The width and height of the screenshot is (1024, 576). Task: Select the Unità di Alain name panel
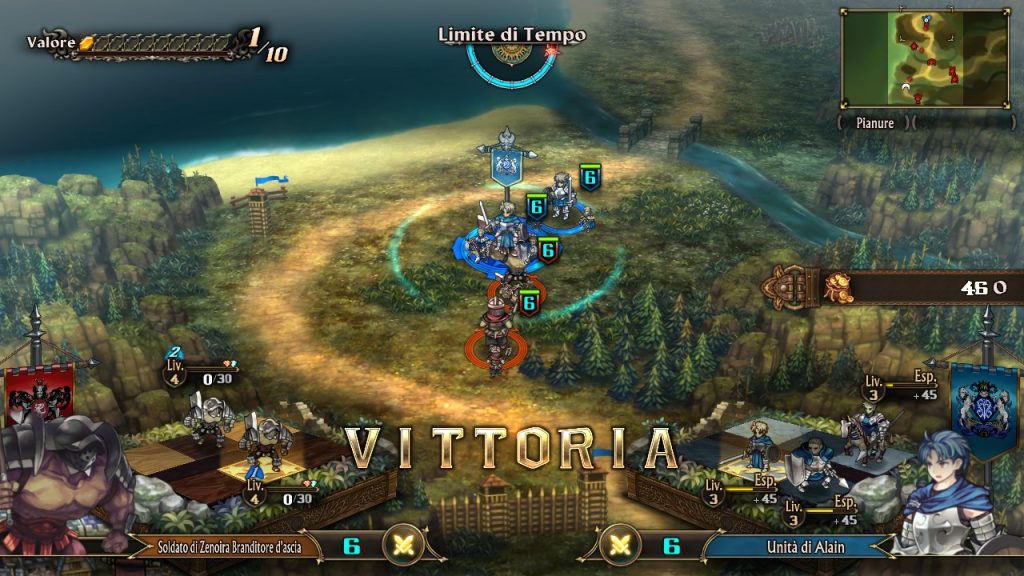(796, 546)
